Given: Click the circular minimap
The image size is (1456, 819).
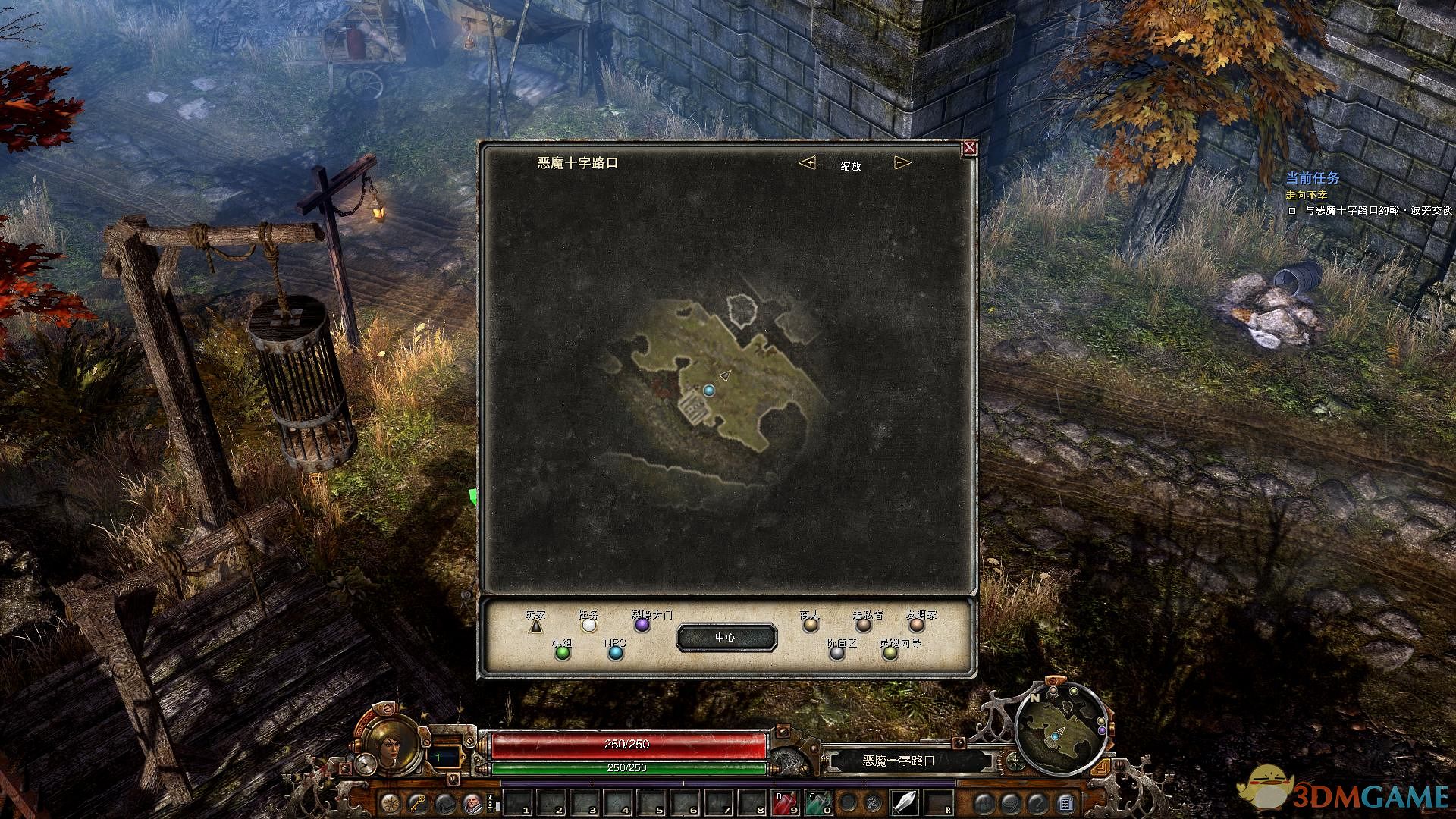Looking at the screenshot, I should [1060, 729].
